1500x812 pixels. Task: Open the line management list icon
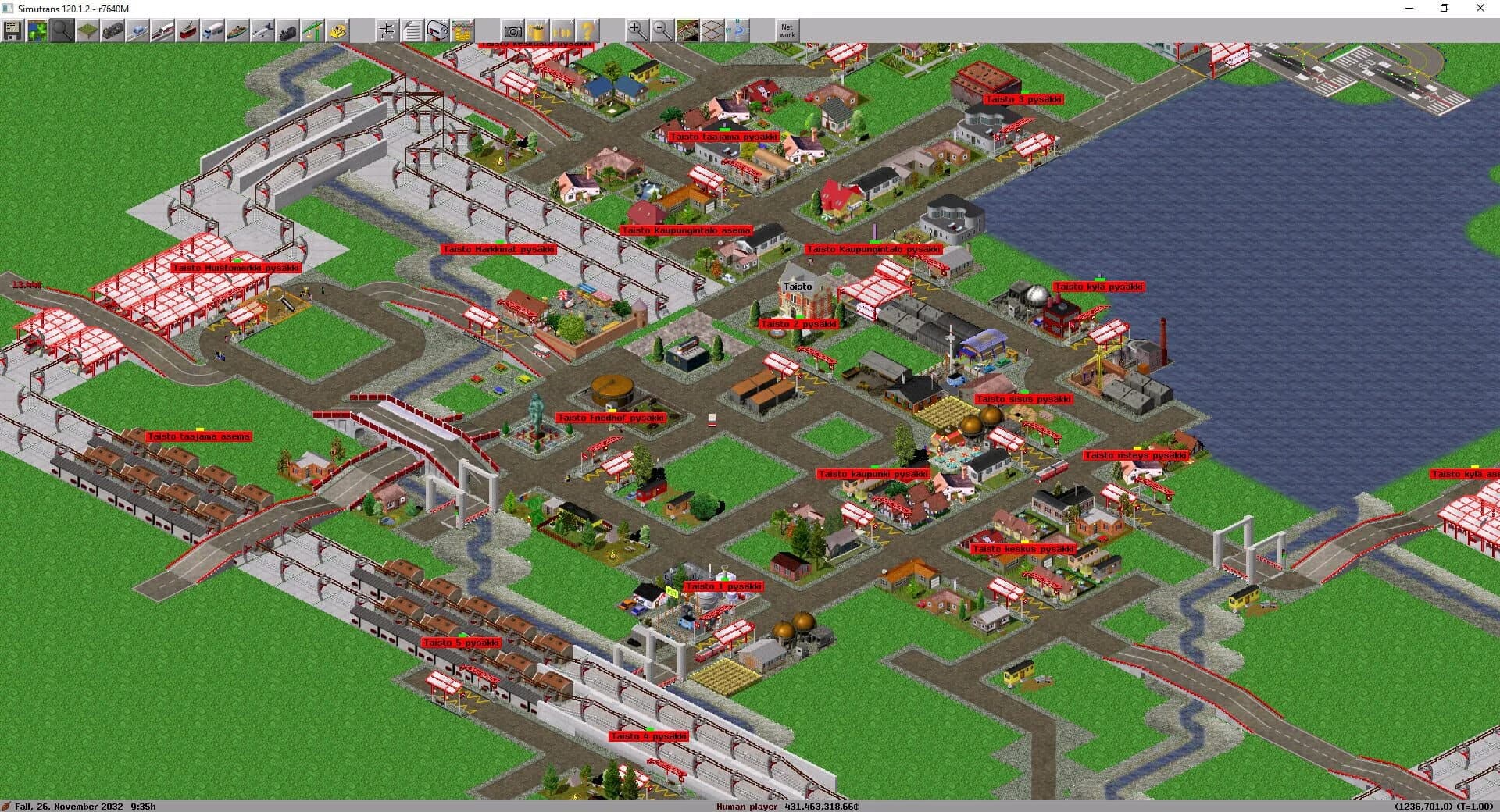(387, 31)
